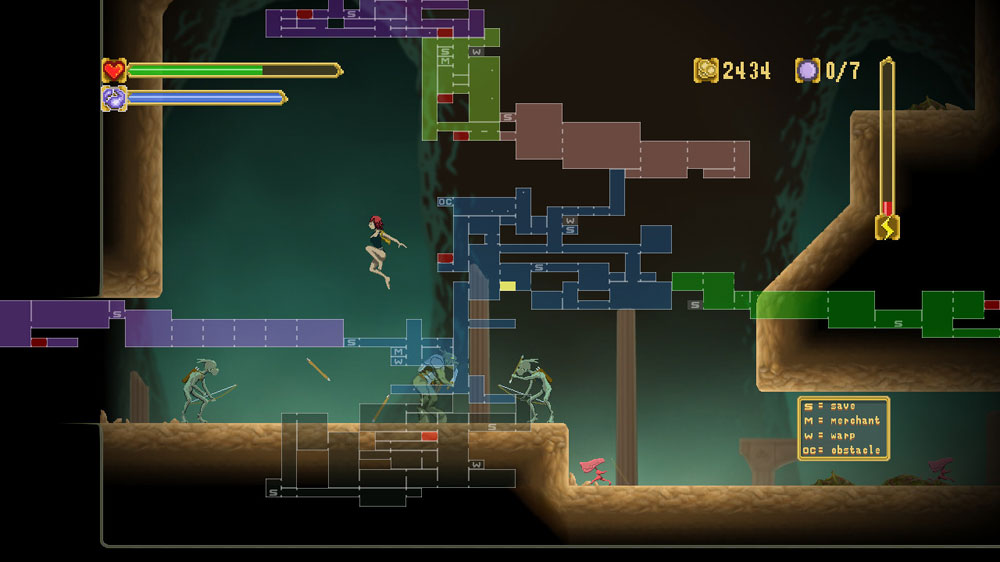The width and height of the screenshot is (1000, 562).
Task: Select the merchant marker in the blue map area
Action: point(398,351)
